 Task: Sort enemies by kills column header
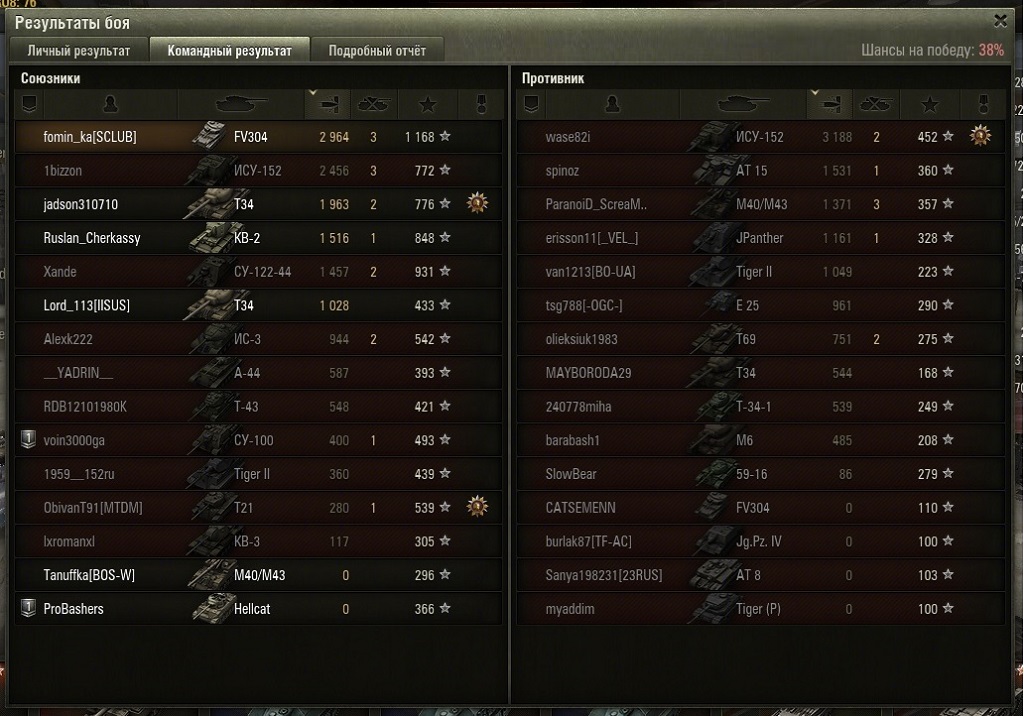[875, 104]
